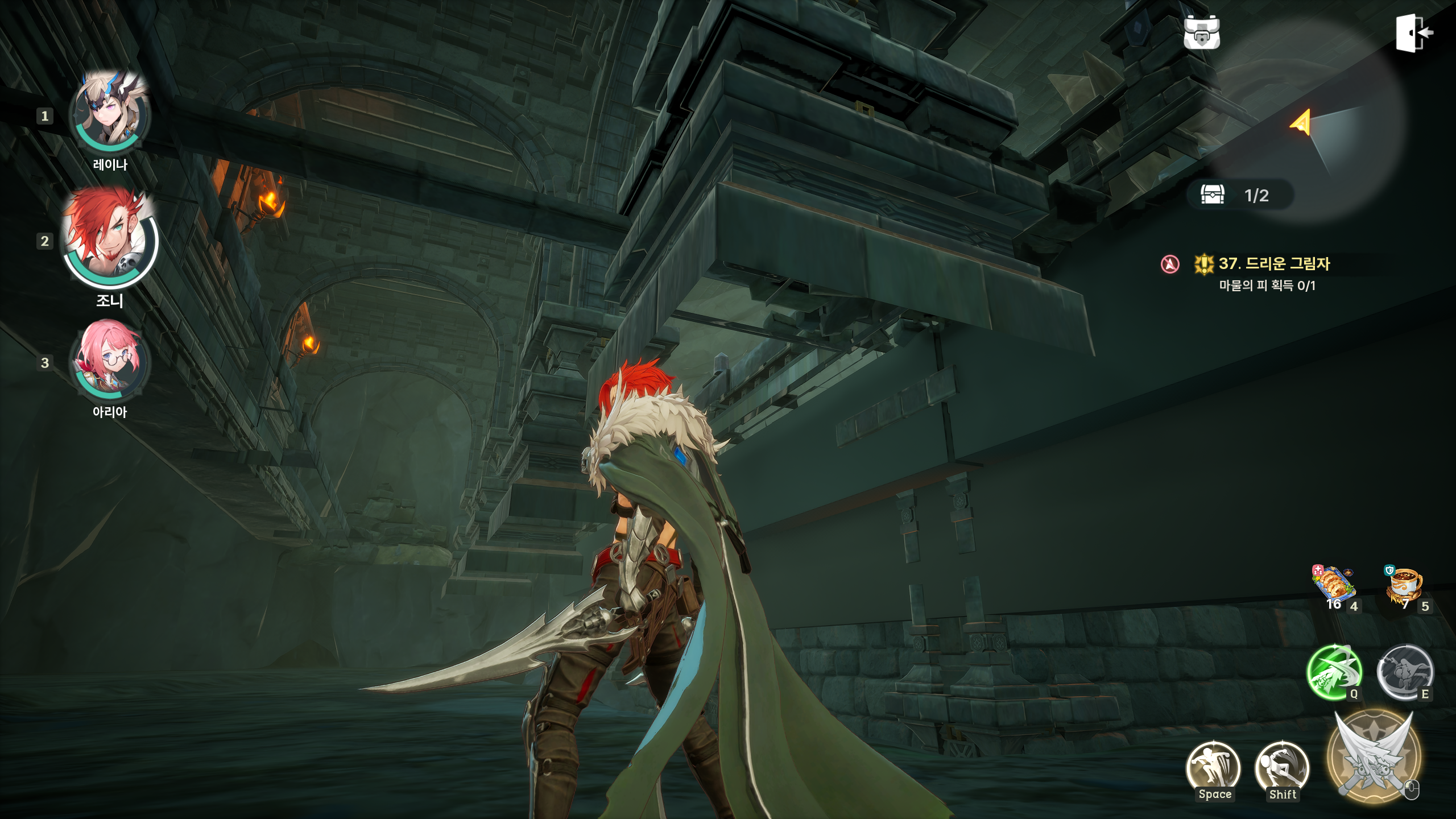1456x819 pixels.
Task: Toggle the pink quest navigation icon
Action: click(x=1170, y=264)
